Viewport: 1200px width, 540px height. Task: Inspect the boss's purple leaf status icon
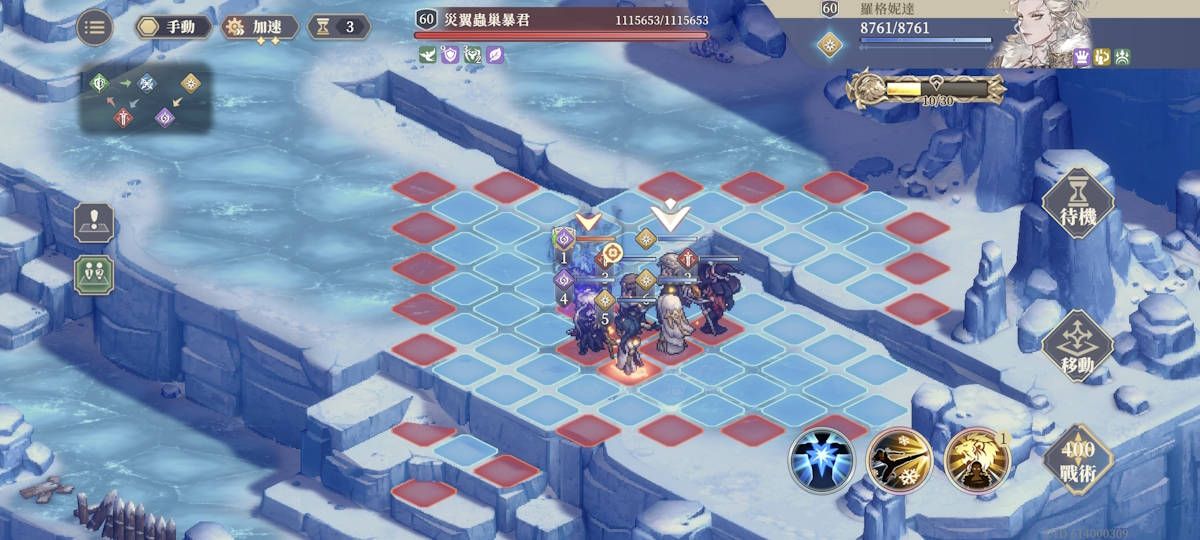point(495,55)
